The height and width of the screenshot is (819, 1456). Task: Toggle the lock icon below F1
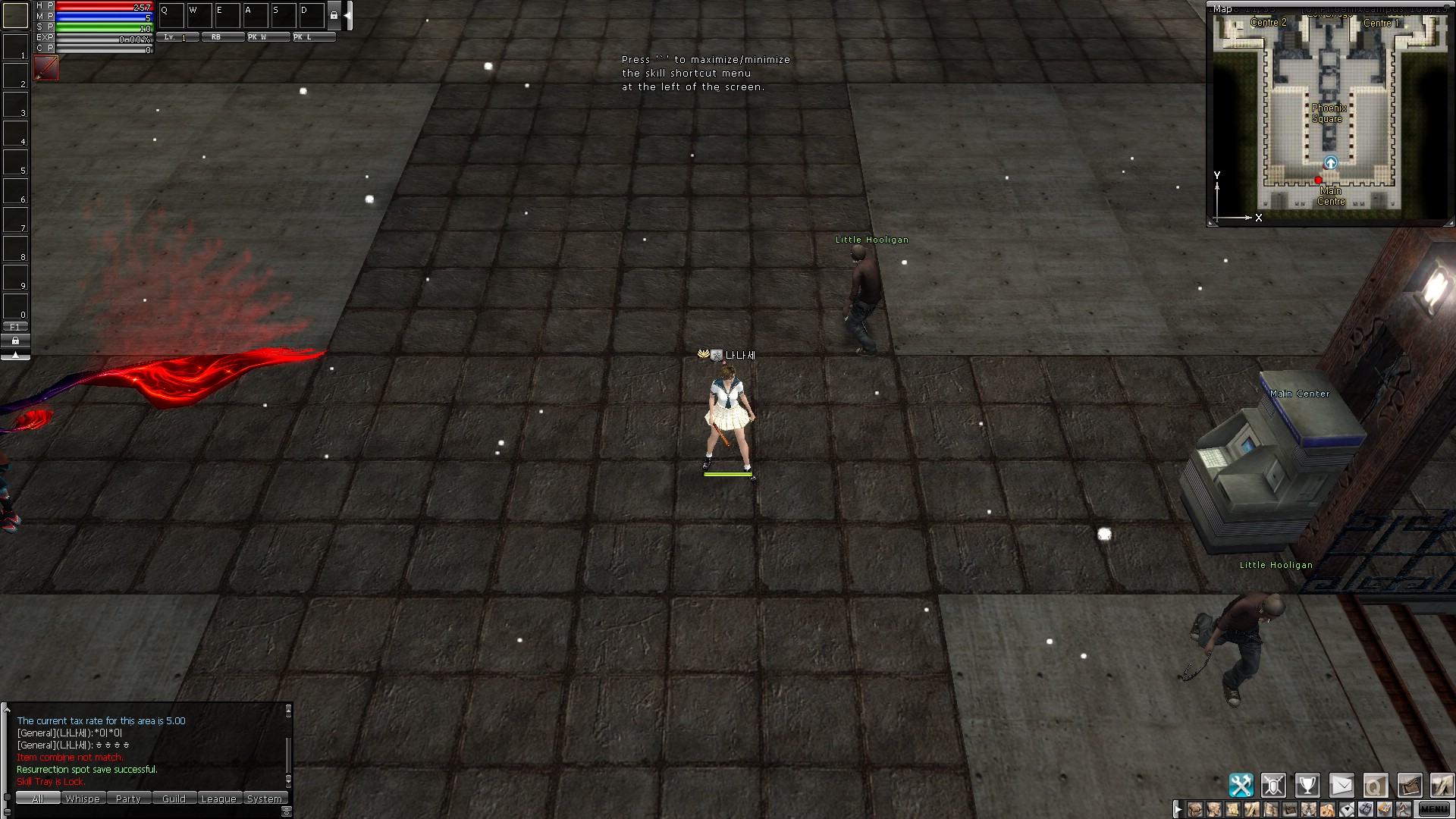[15, 341]
